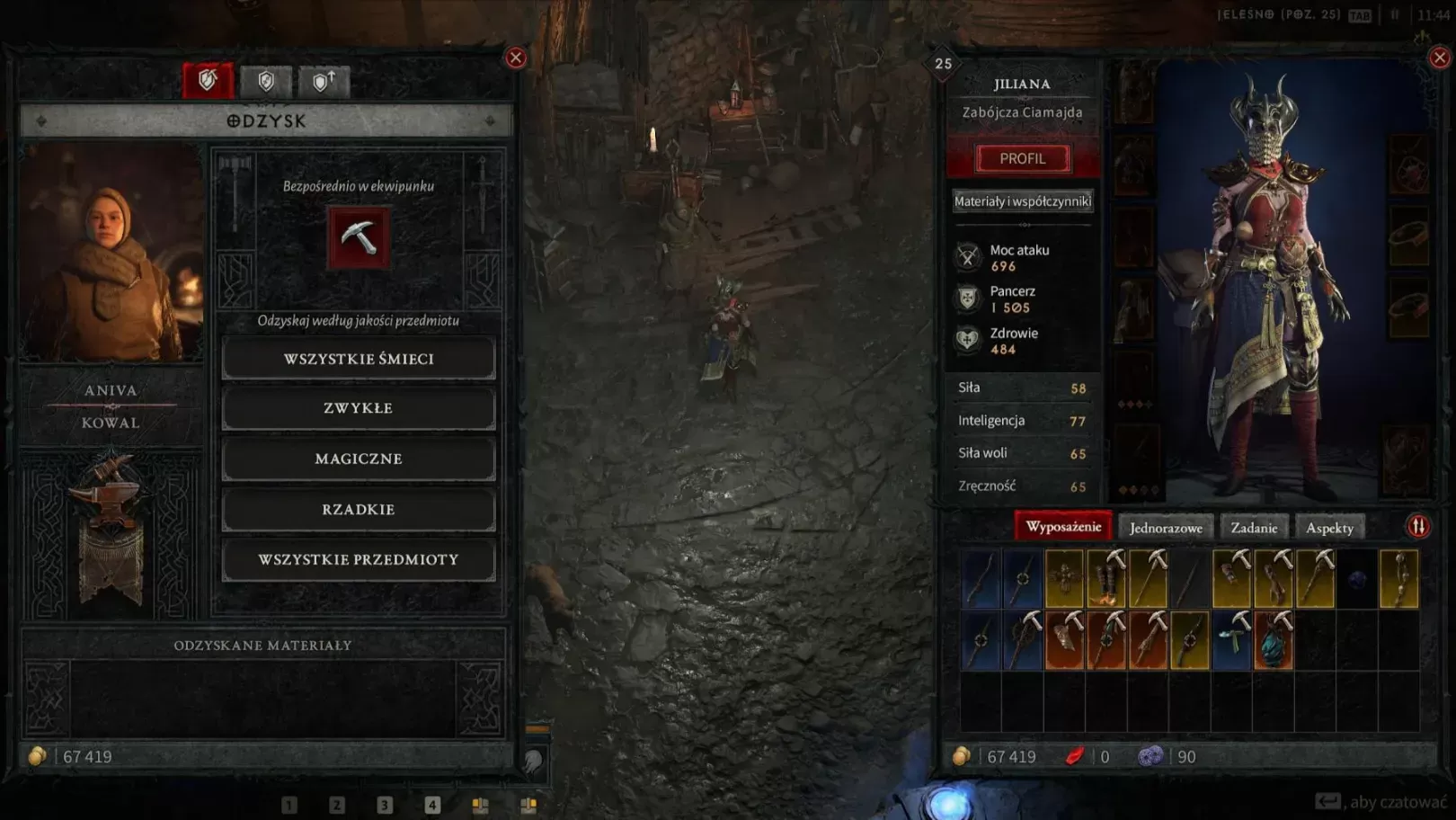Image resolution: width=1456 pixels, height=820 pixels.
Task: Show Materiały i współczynniki details
Action: point(1023,201)
